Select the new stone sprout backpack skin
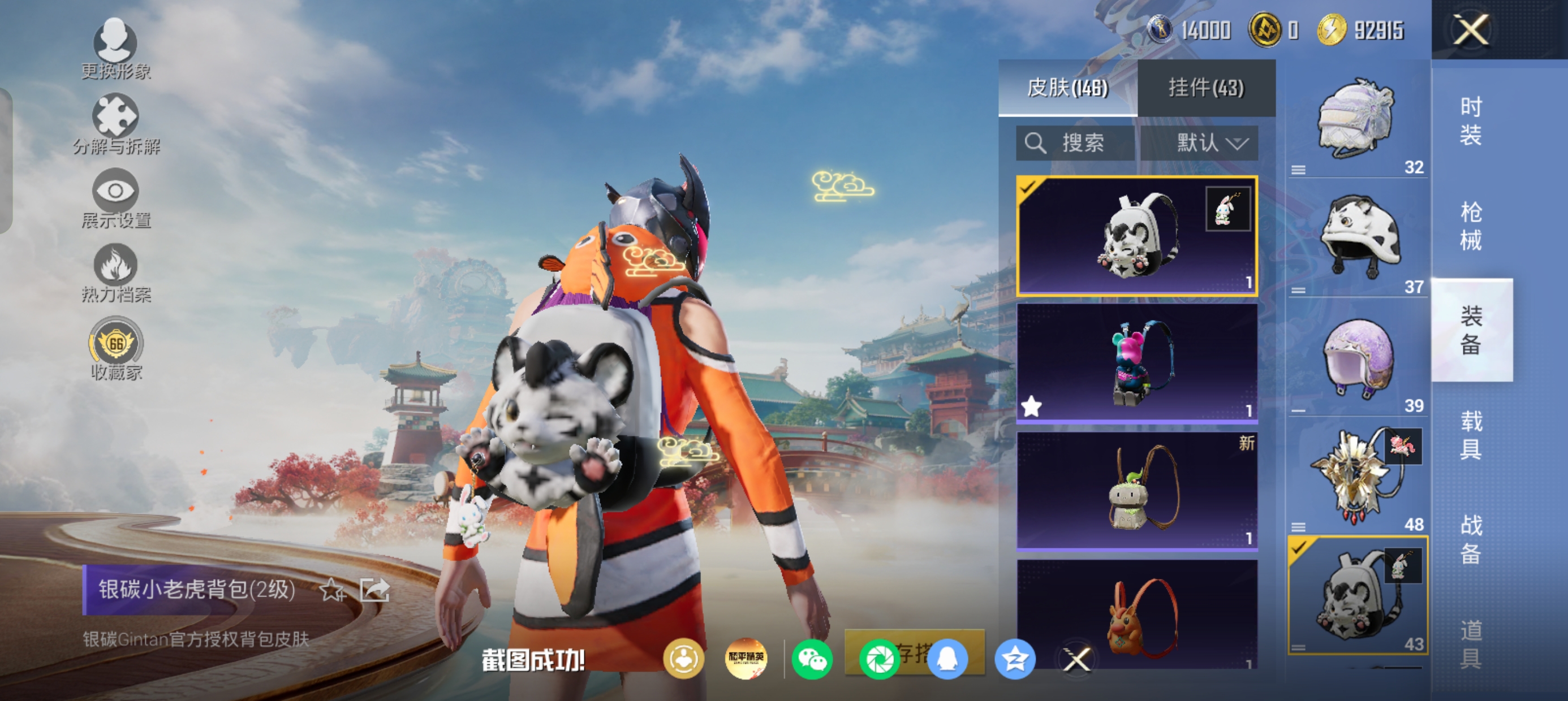Viewport: 1568px width, 701px height. coord(1137,491)
